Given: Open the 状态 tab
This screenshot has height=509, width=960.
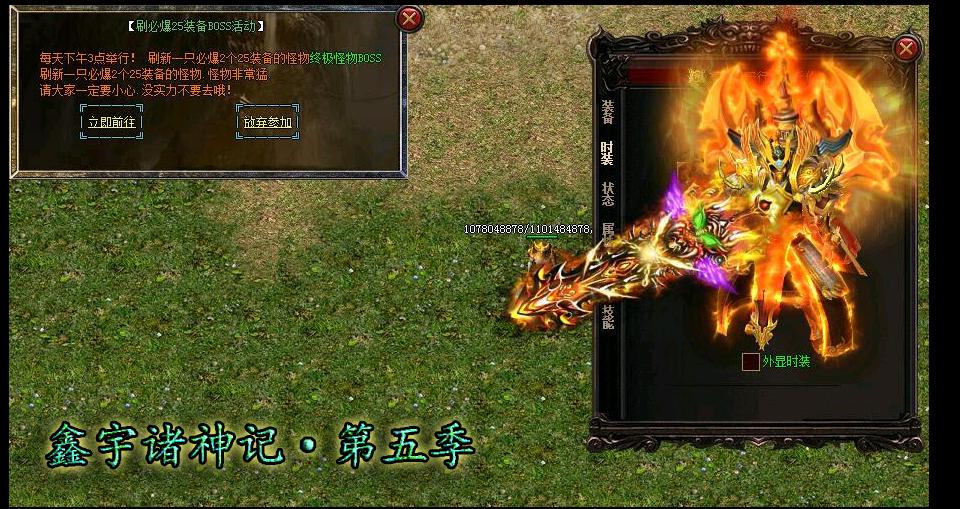Looking at the screenshot, I should [x=607, y=193].
